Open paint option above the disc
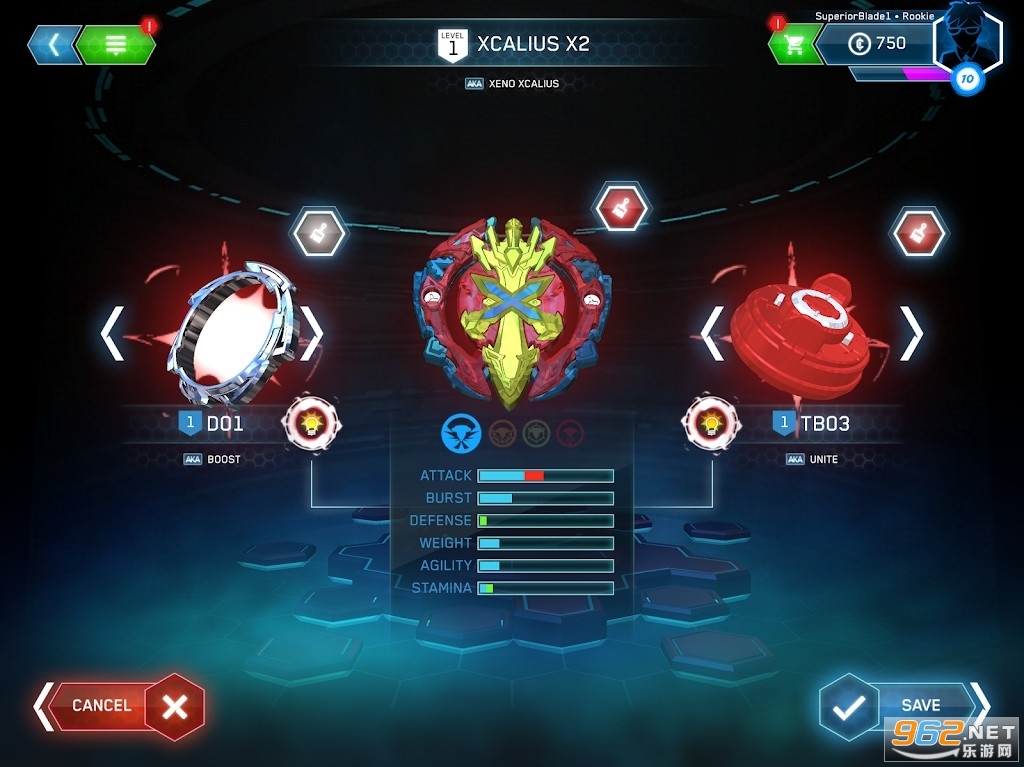Screen dimensions: 1024x767 click(x=319, y=233)
